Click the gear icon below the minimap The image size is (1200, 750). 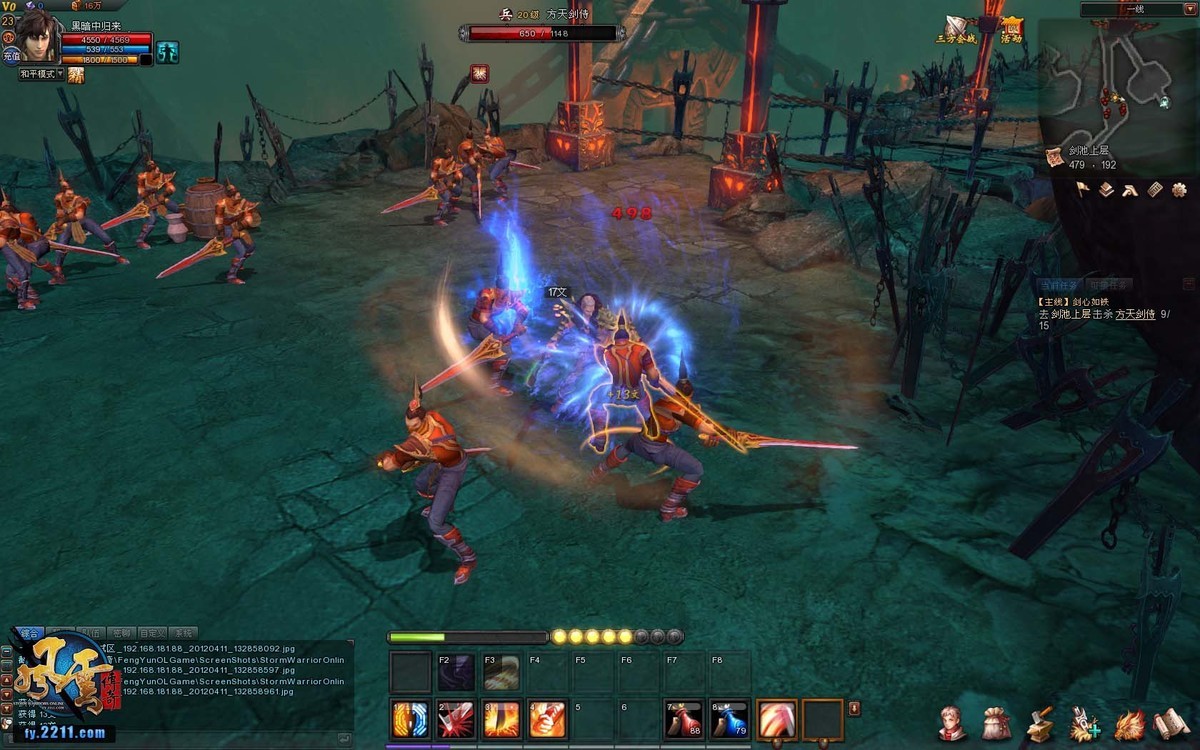[1179, 189]
